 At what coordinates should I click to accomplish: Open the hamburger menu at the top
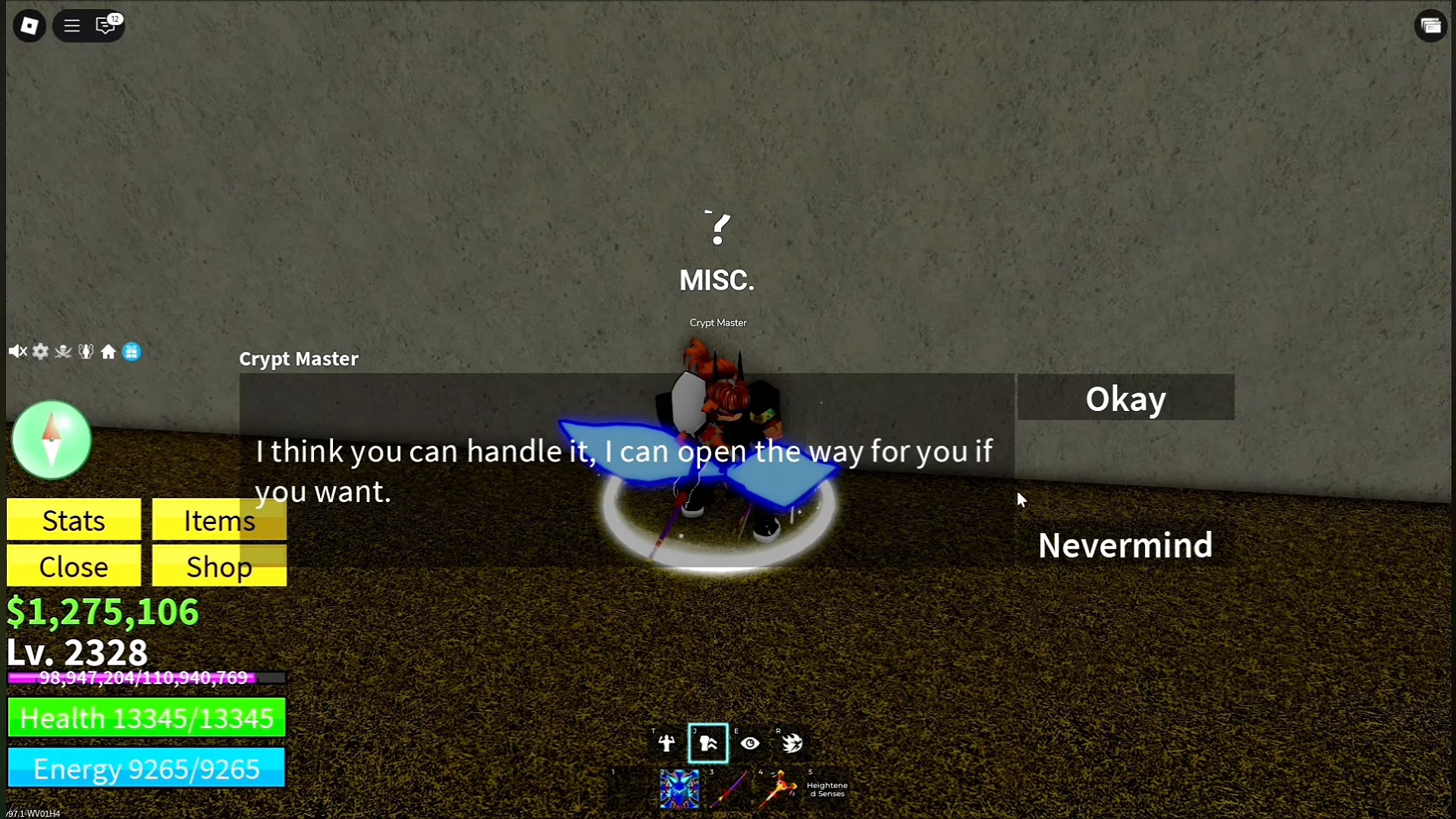click(71, 25)
